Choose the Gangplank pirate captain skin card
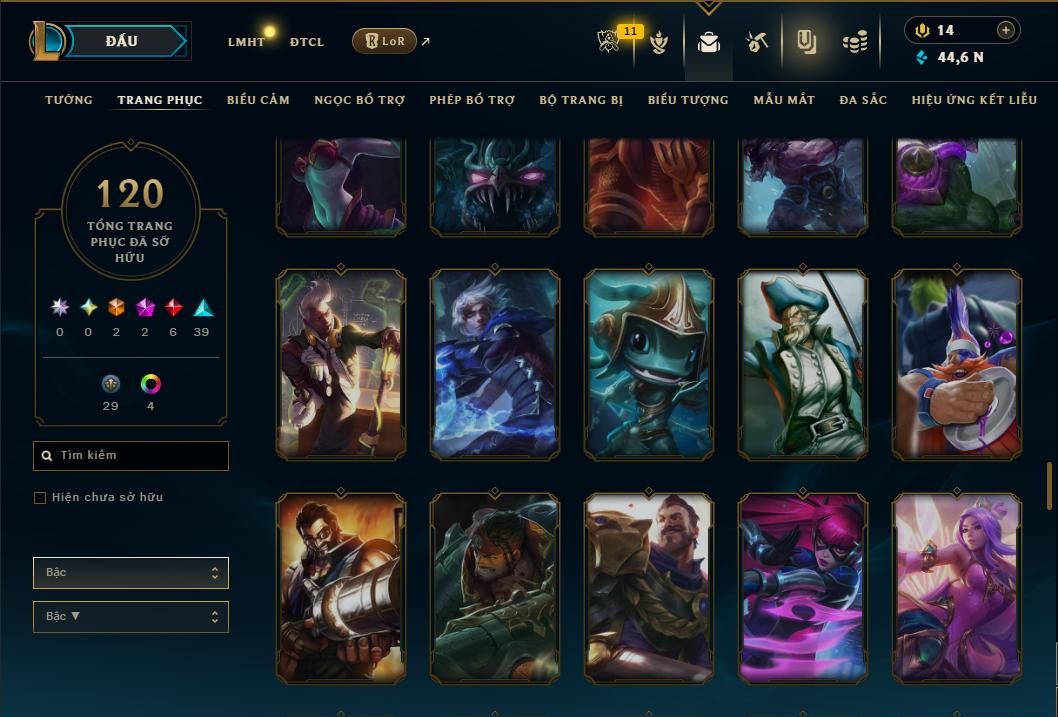Viewport: 1058px width, 717px height. 803,365
